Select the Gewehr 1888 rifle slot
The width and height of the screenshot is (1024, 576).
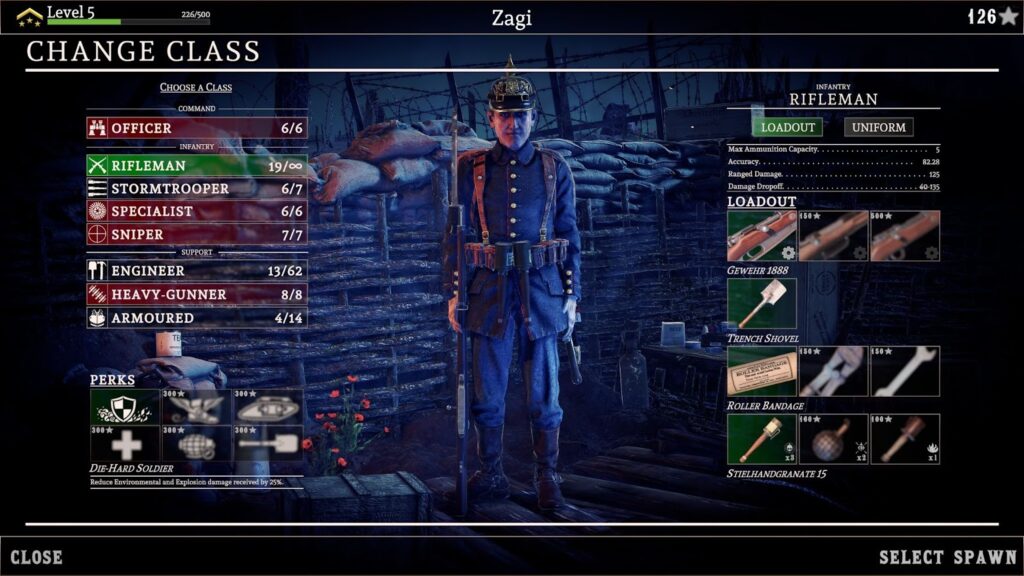point(762,236)
